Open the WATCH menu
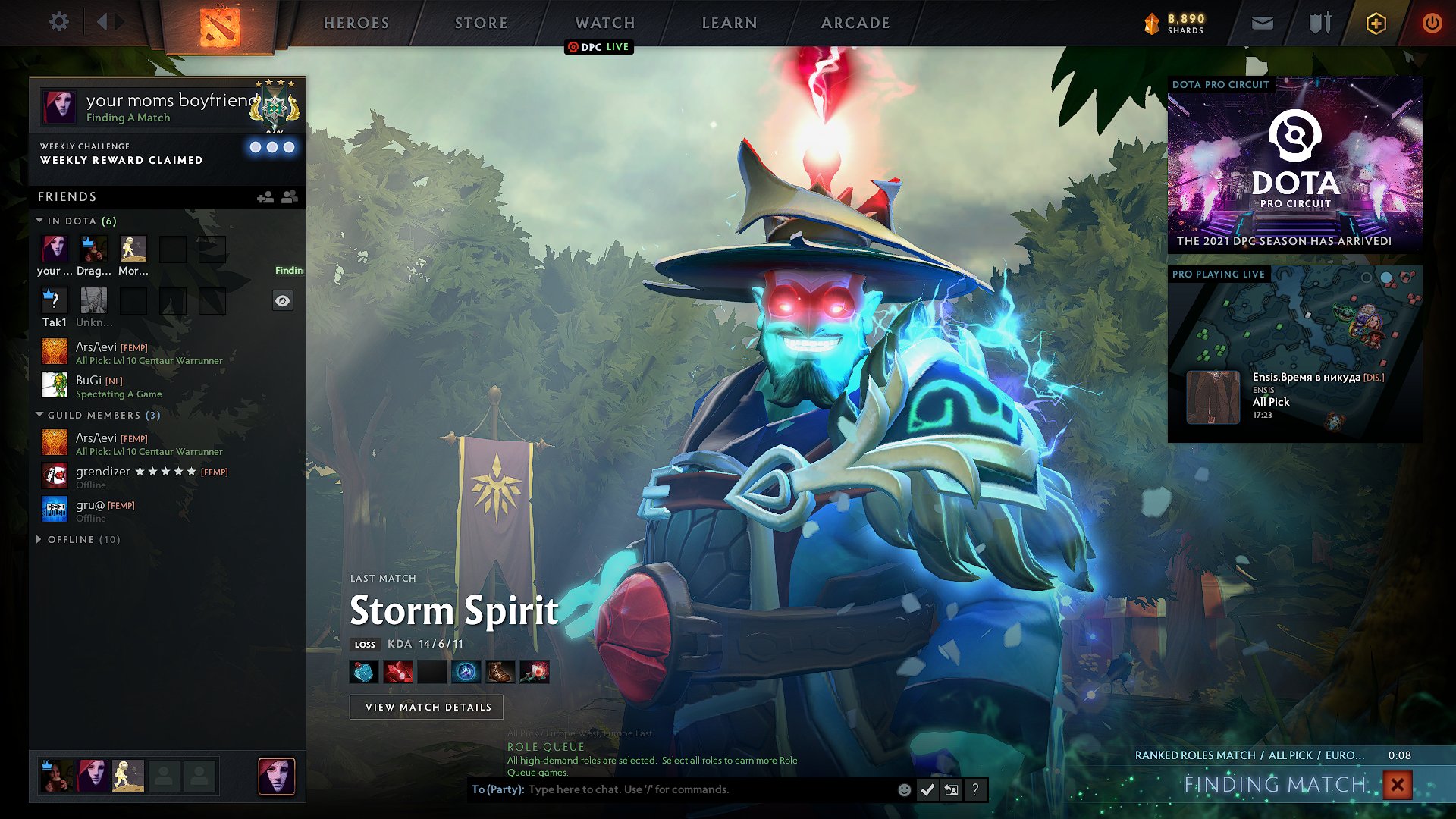 (x=603, y=23)
